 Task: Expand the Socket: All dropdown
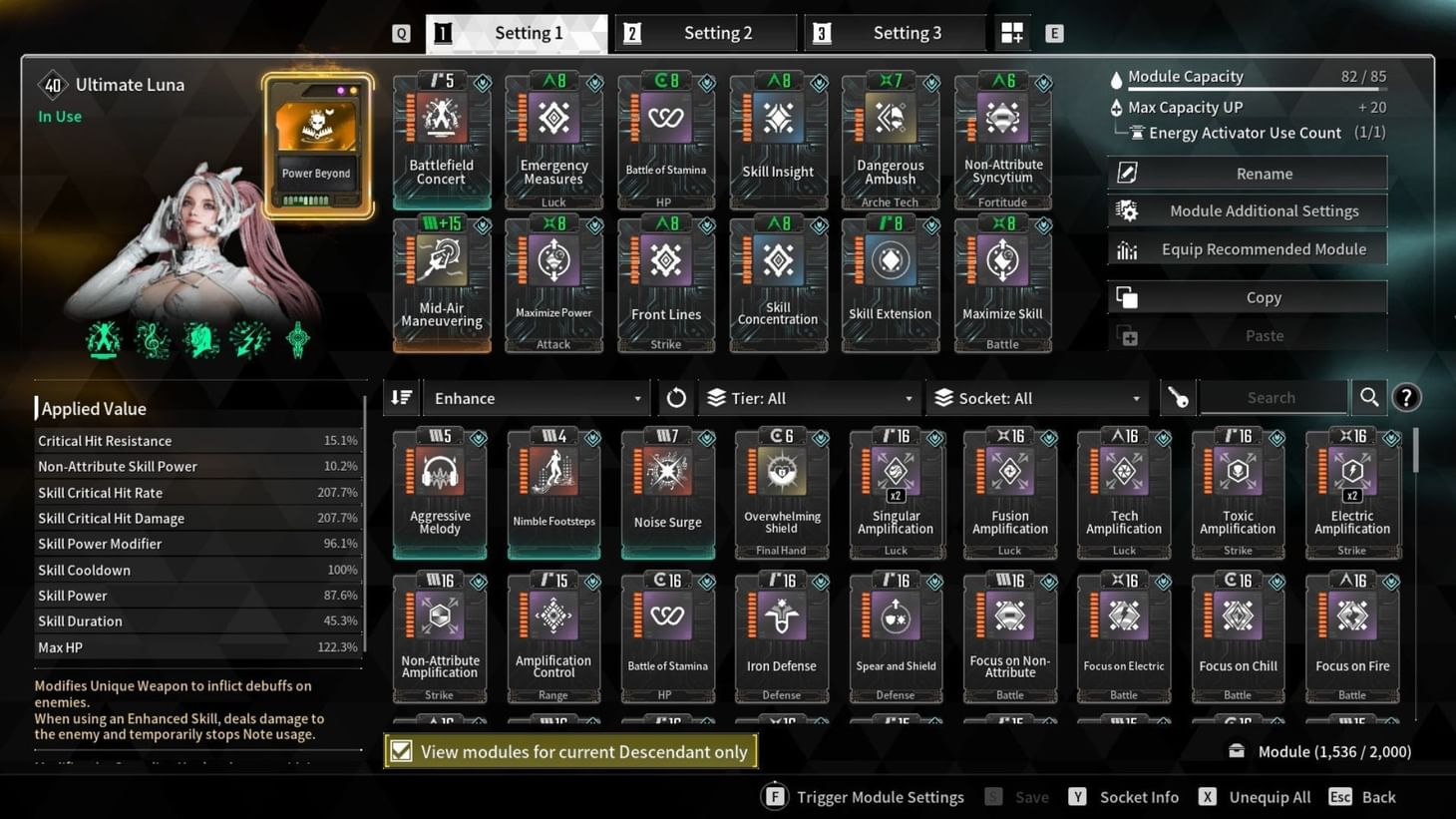click(1037, 397)
